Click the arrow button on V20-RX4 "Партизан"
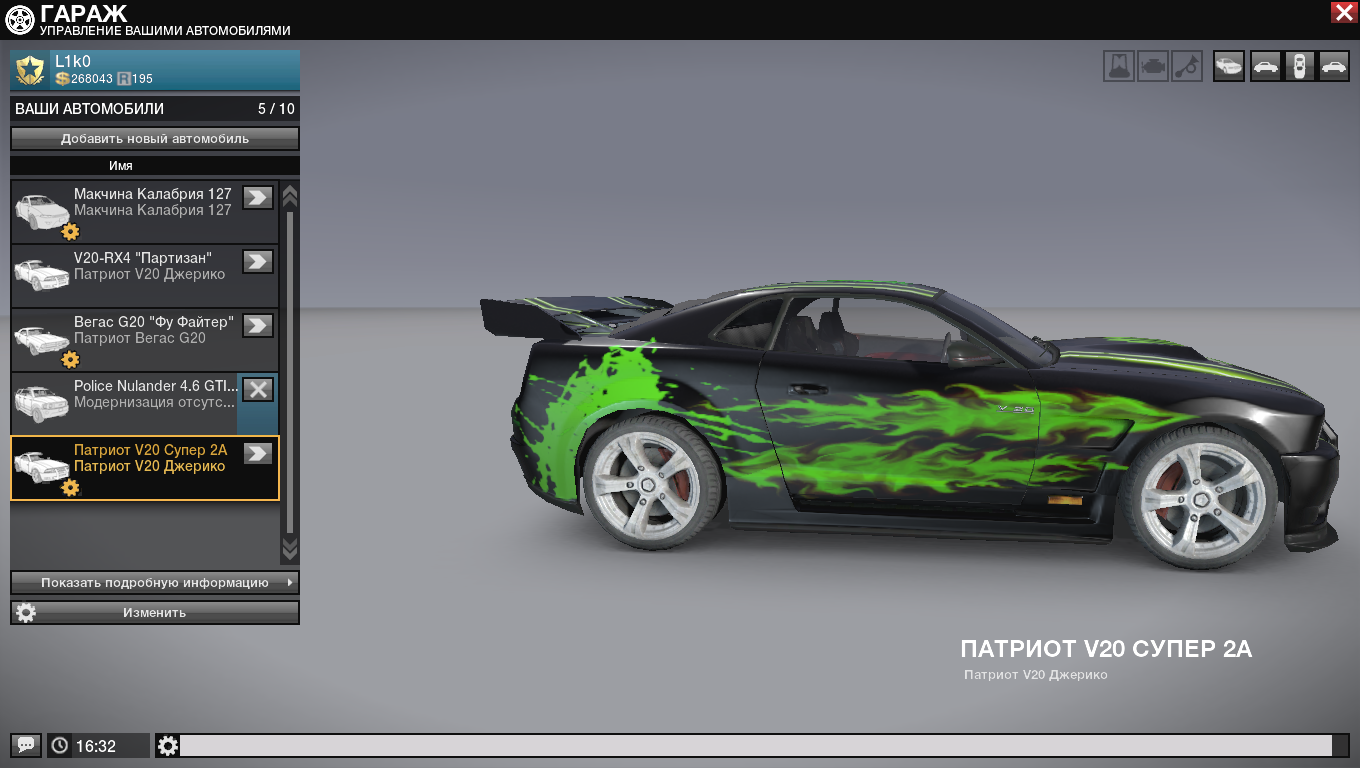The height and width of the screenshot is (768, 1360). (x=258, y=261)
